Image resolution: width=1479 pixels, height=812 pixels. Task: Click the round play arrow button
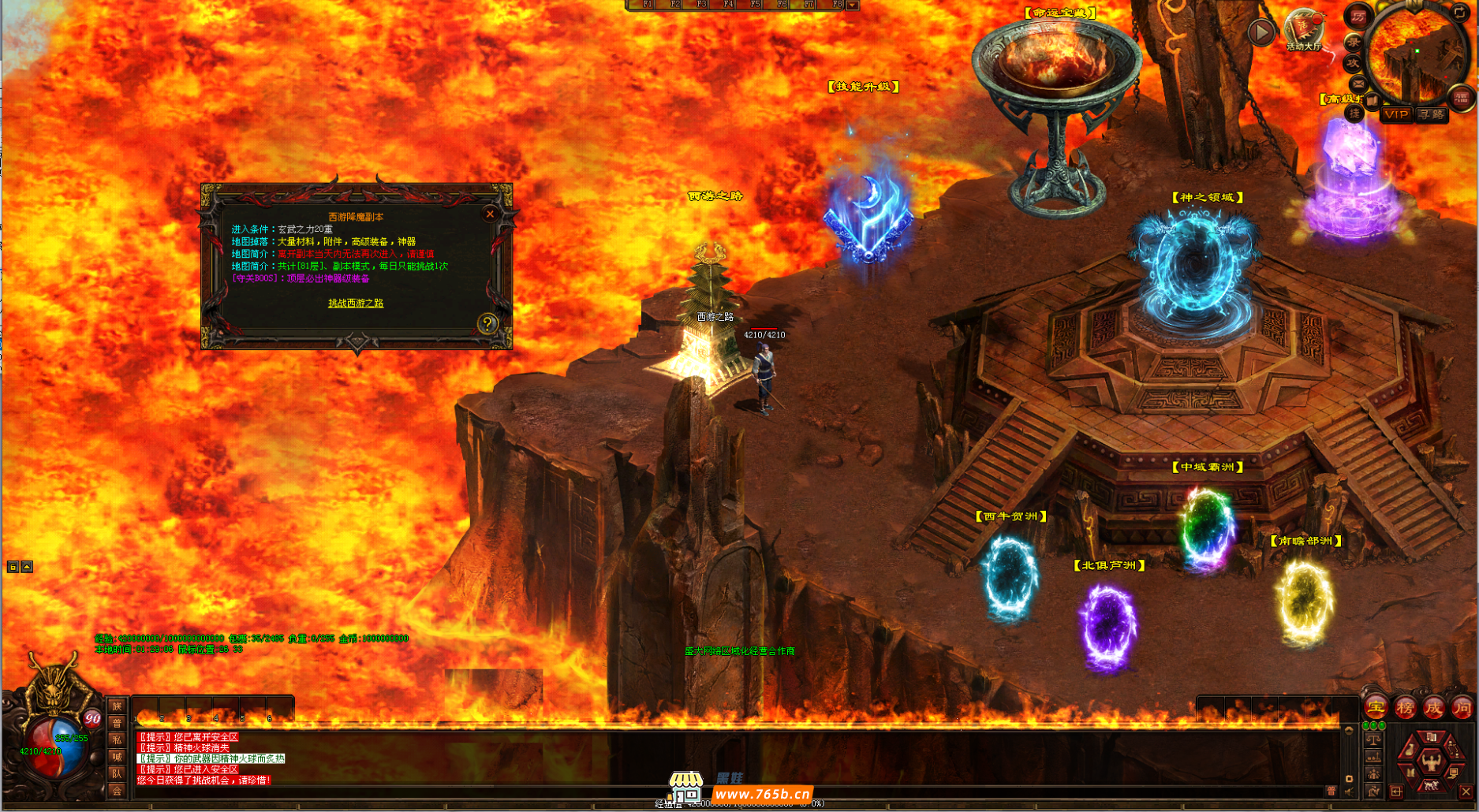1261,32
